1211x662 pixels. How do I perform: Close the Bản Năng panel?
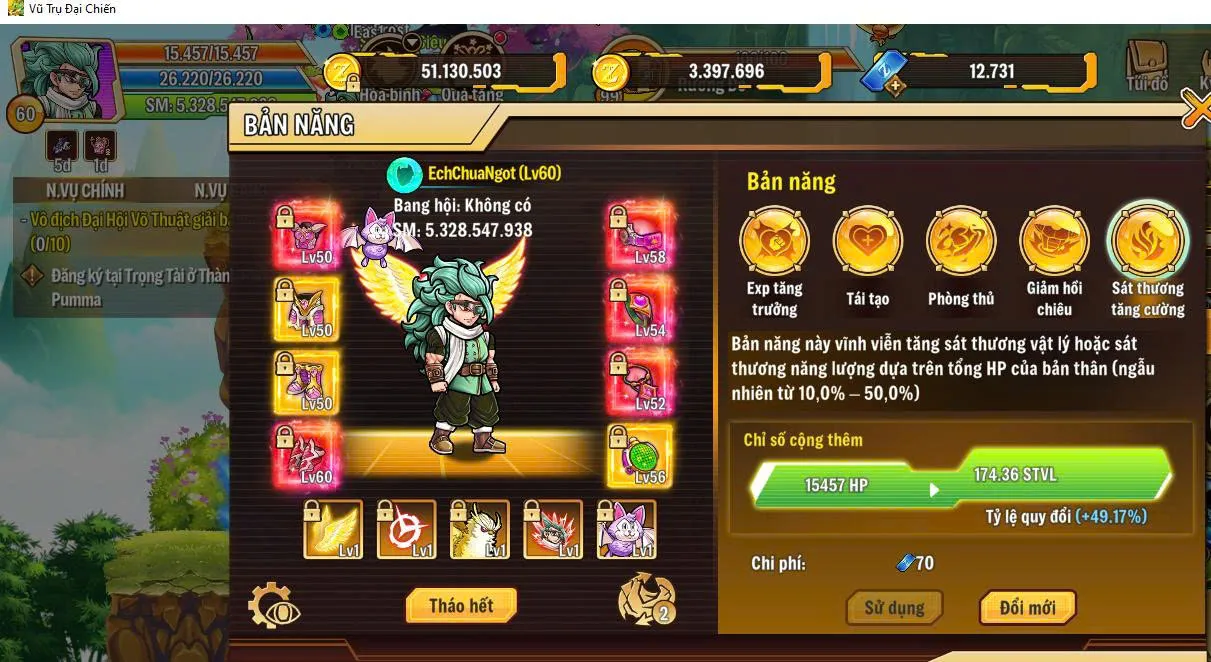1195,109
